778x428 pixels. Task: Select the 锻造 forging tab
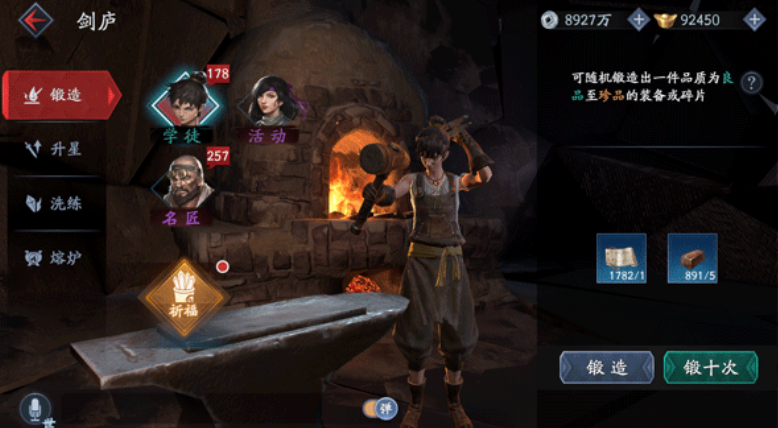coord(60,95)
